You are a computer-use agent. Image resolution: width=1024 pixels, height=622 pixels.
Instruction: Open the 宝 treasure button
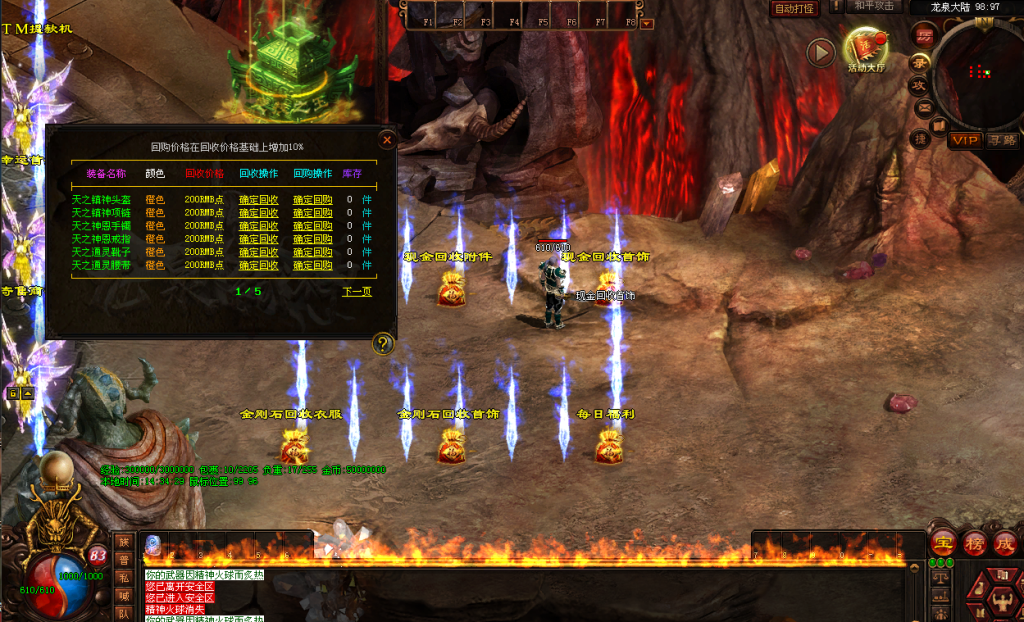(943, 543)
